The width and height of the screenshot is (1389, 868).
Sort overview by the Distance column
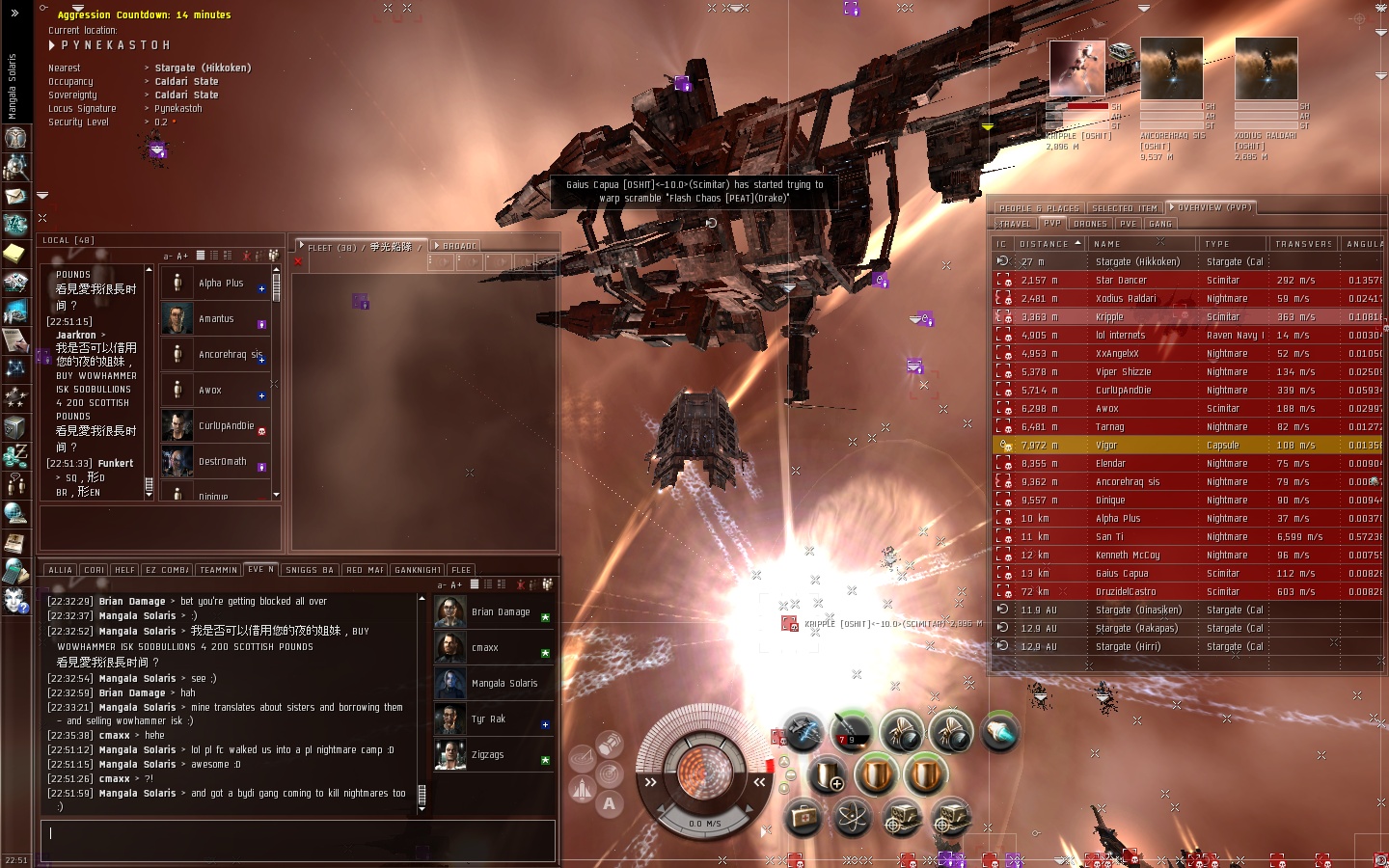[1045, 244]
